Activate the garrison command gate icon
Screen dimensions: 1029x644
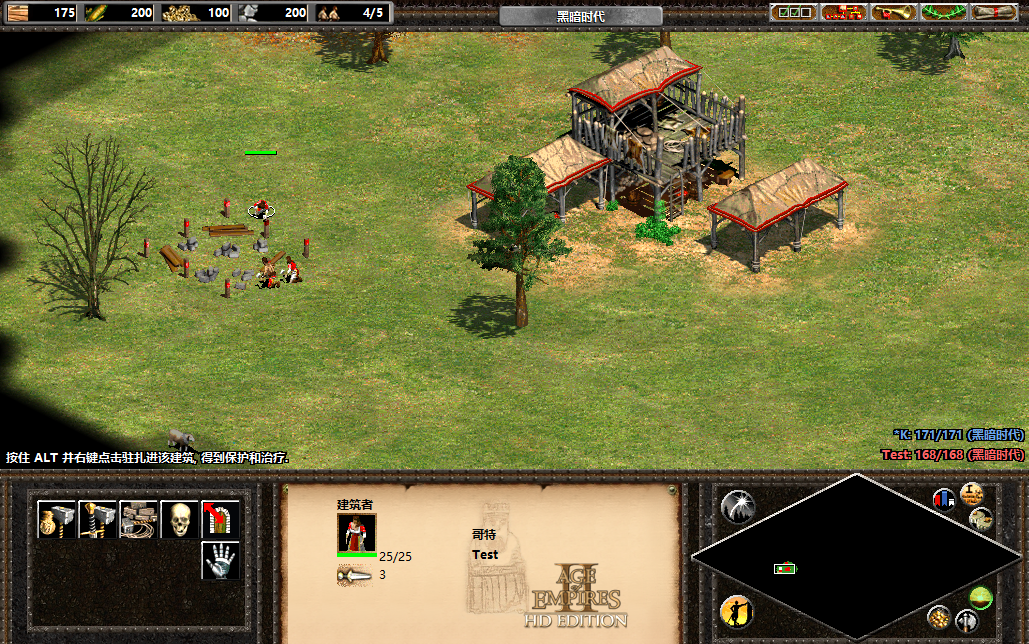[x=221, y=519]
